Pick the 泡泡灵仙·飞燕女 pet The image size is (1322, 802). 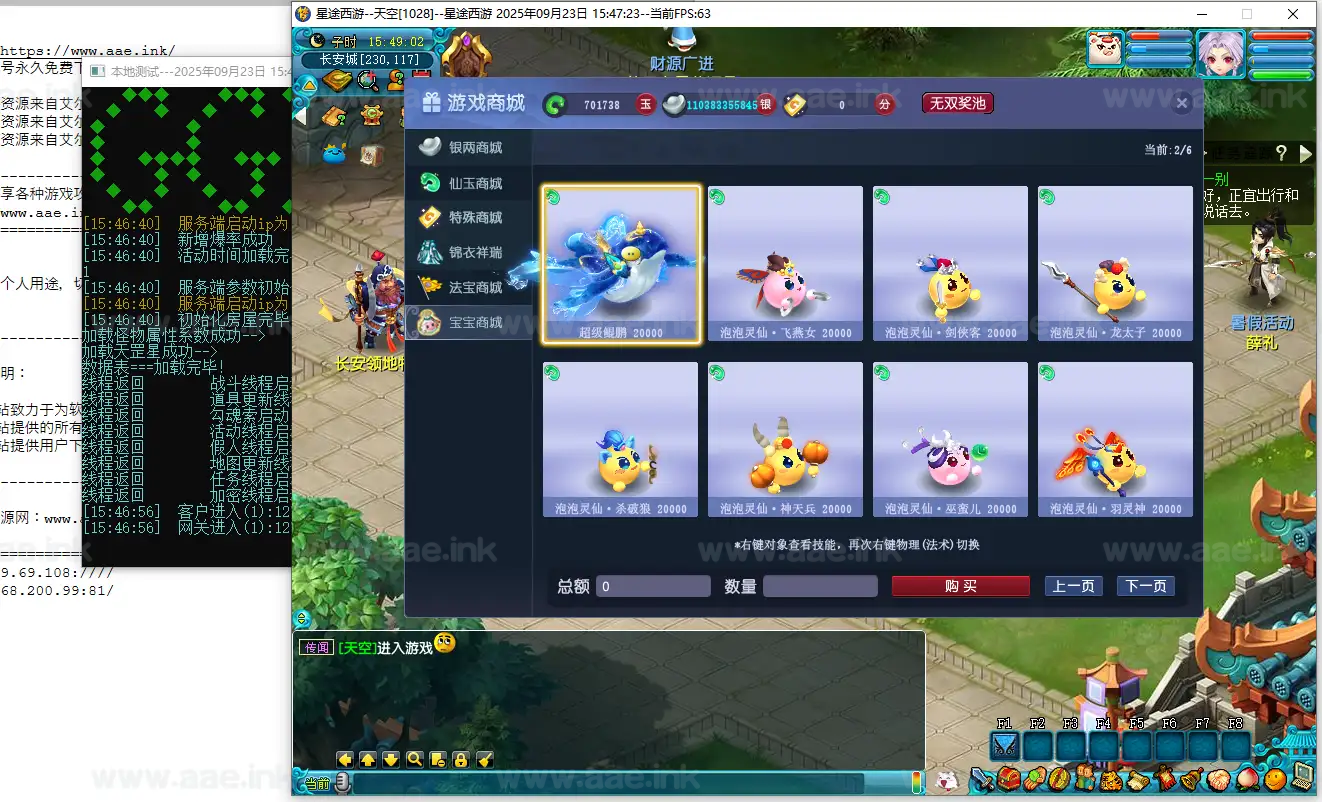click(x=785, y=264)
